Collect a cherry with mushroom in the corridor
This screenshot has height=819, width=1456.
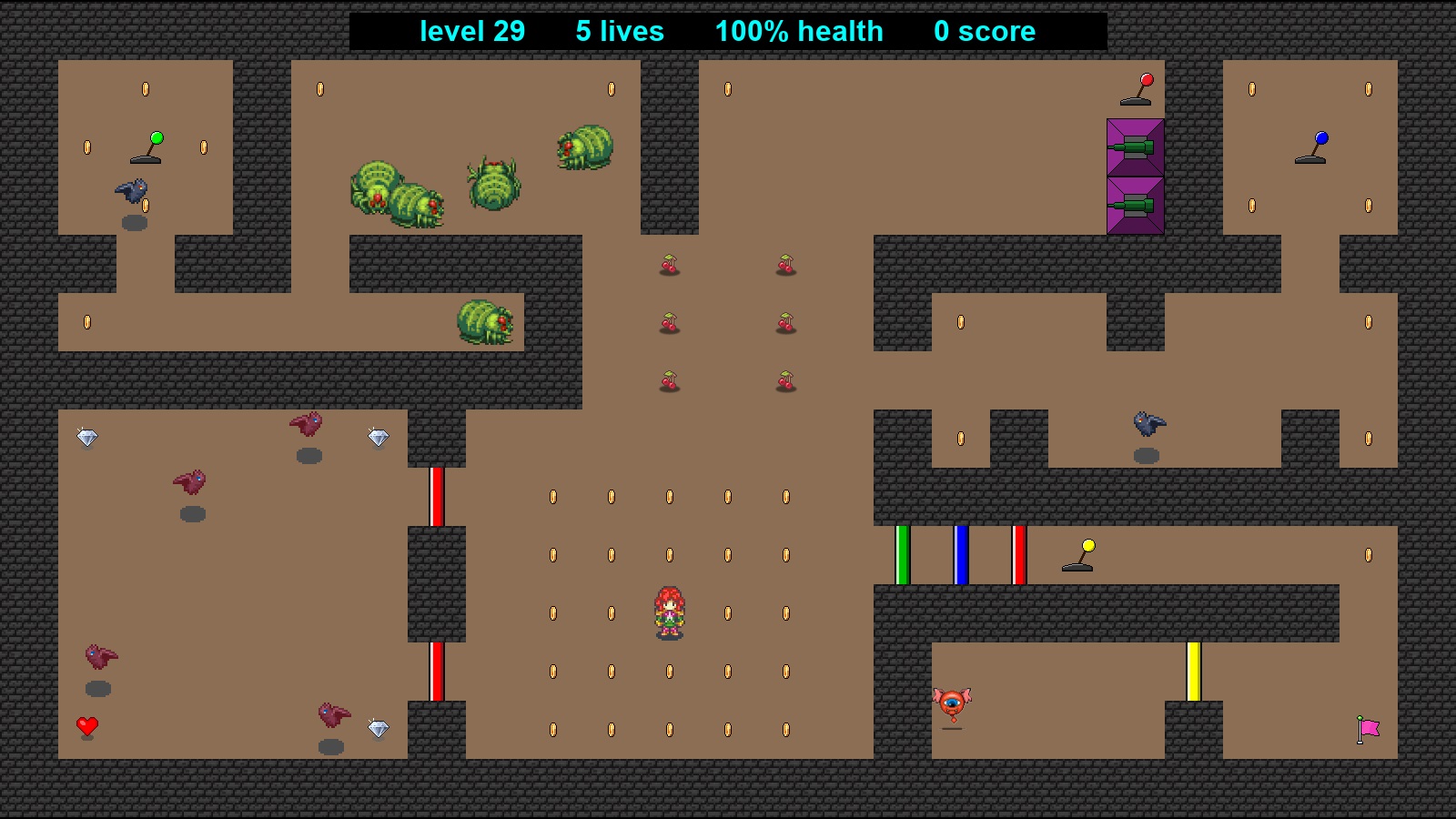[669, 266]
